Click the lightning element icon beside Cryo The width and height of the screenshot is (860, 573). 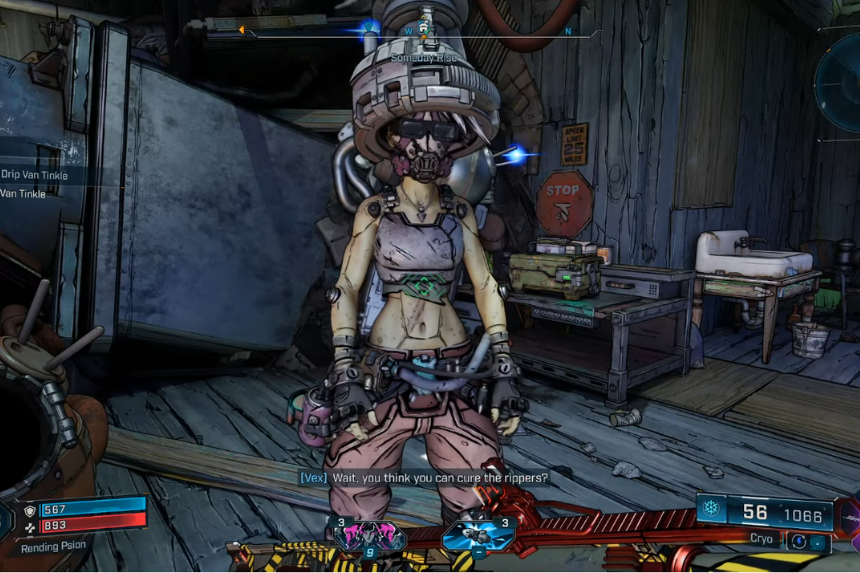click(798, 541)
